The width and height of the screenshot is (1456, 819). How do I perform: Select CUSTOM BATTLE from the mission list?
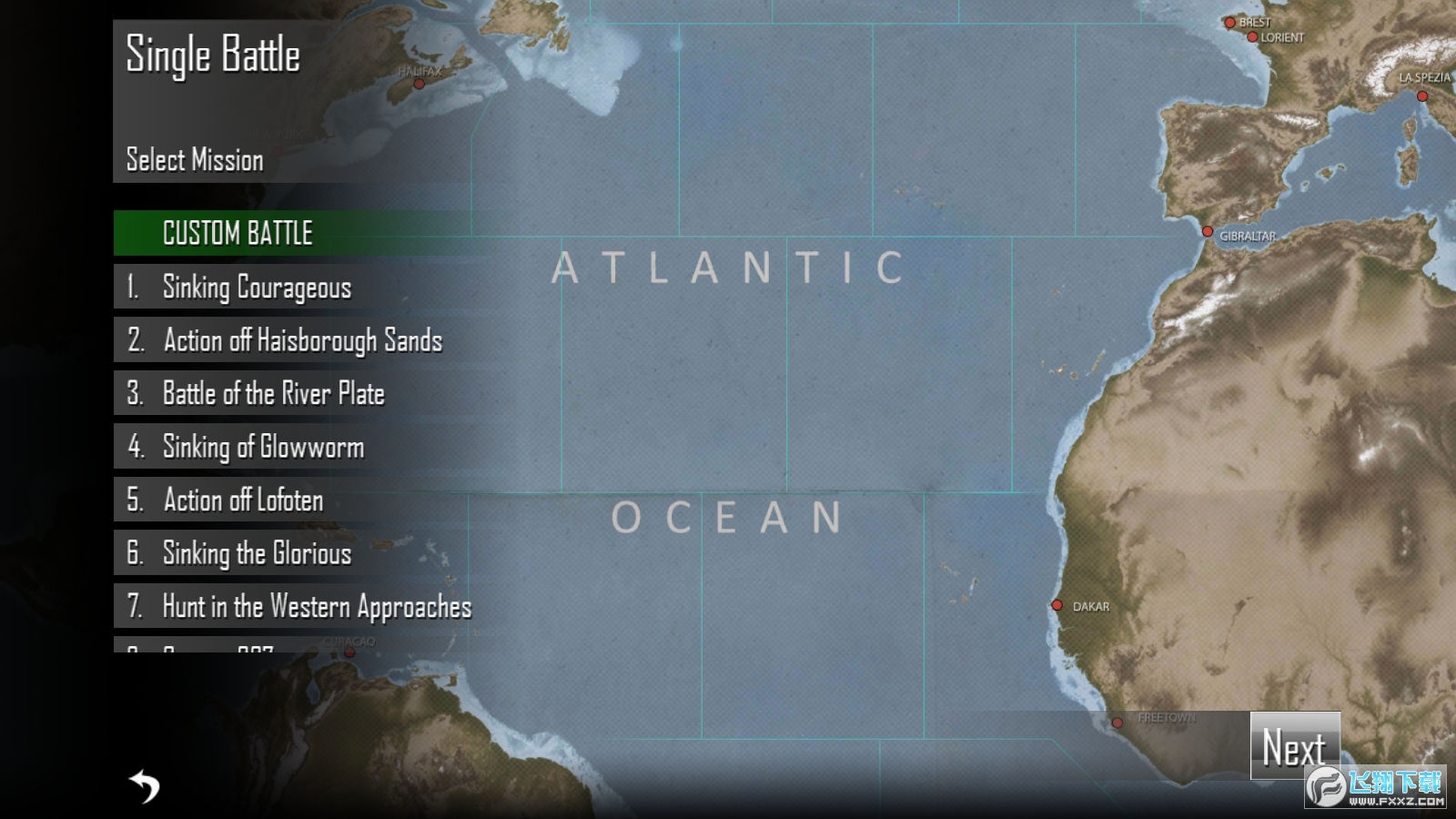click(x=237, y=233)
